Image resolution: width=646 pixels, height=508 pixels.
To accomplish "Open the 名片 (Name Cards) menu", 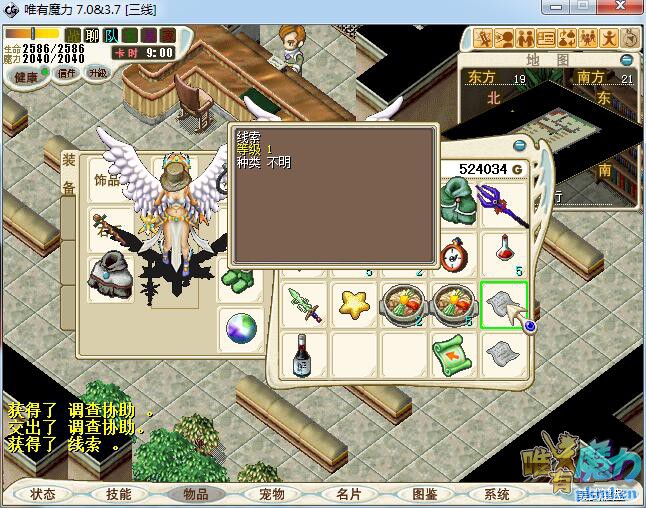I will click(x=347, y=494).
